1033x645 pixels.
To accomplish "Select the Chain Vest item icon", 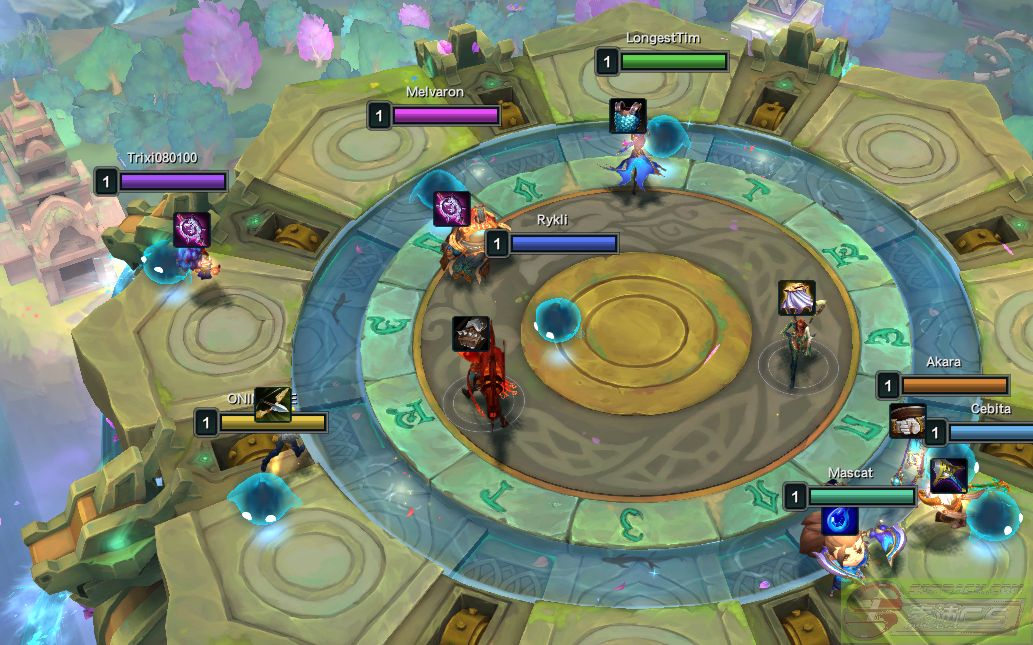I will (628, 116).
